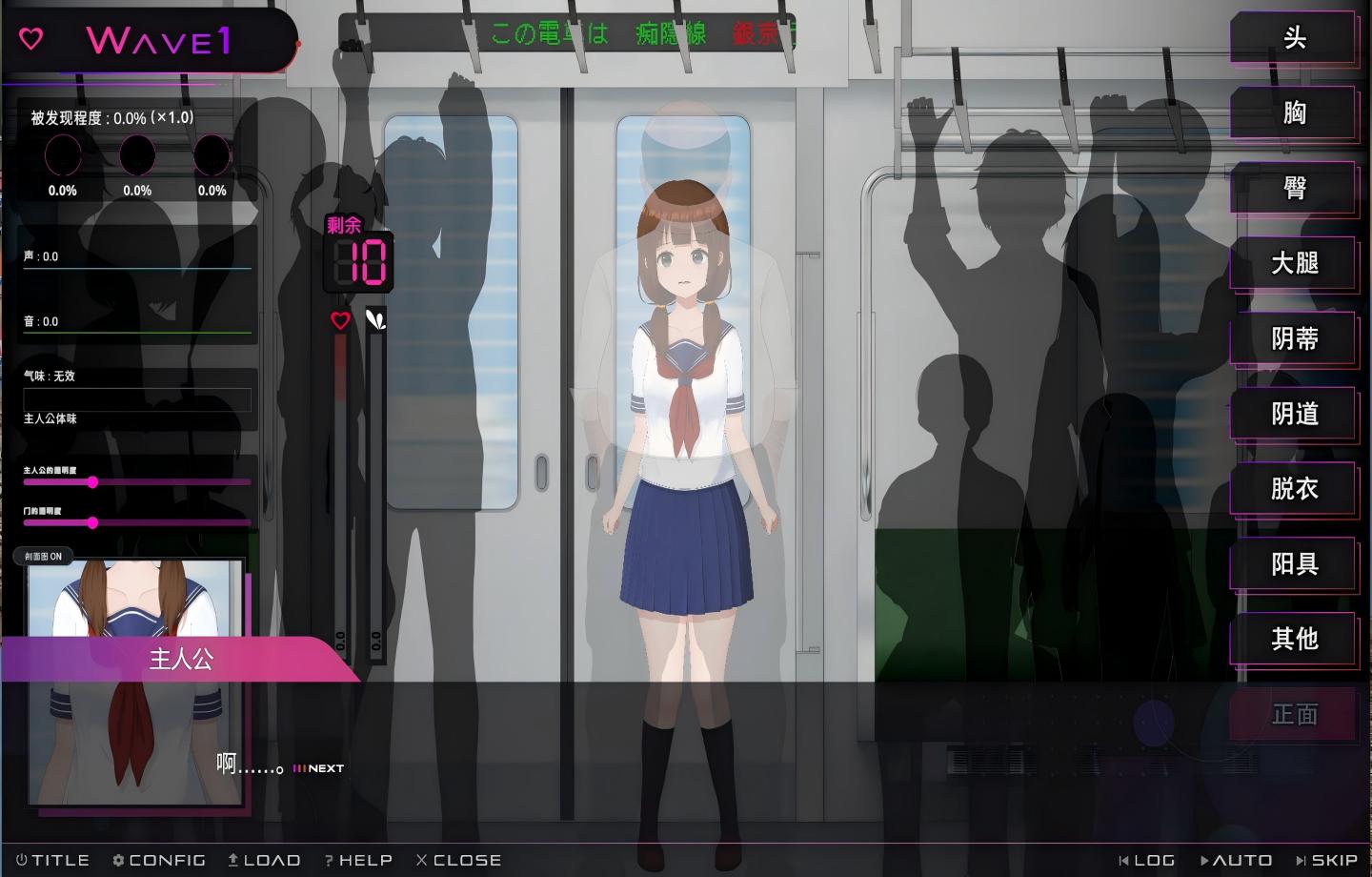Adjust the 门的透明度 door transparency slider

tap(92, 522)
